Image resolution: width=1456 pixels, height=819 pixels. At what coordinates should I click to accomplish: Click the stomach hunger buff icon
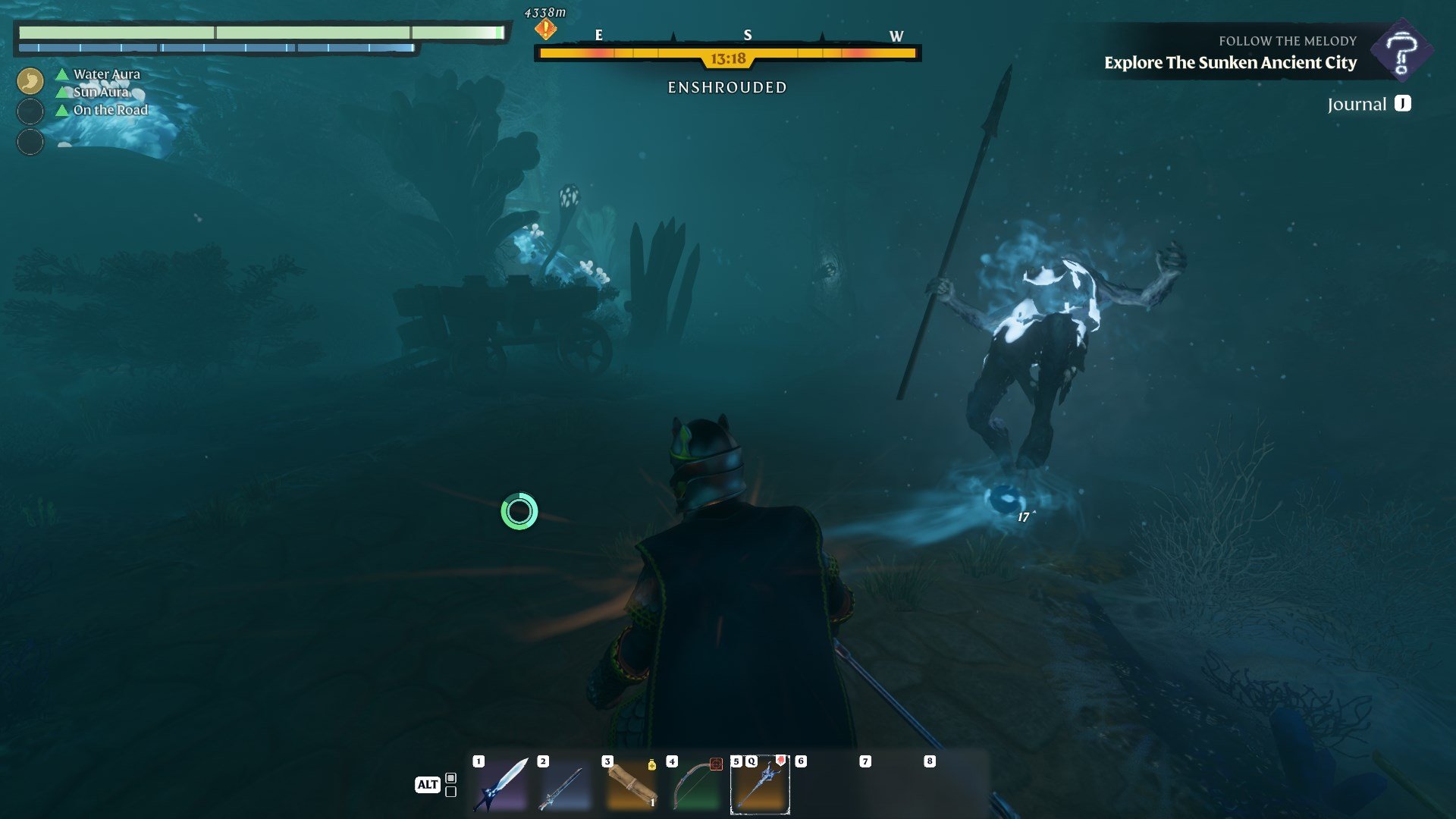pos(29,79)
